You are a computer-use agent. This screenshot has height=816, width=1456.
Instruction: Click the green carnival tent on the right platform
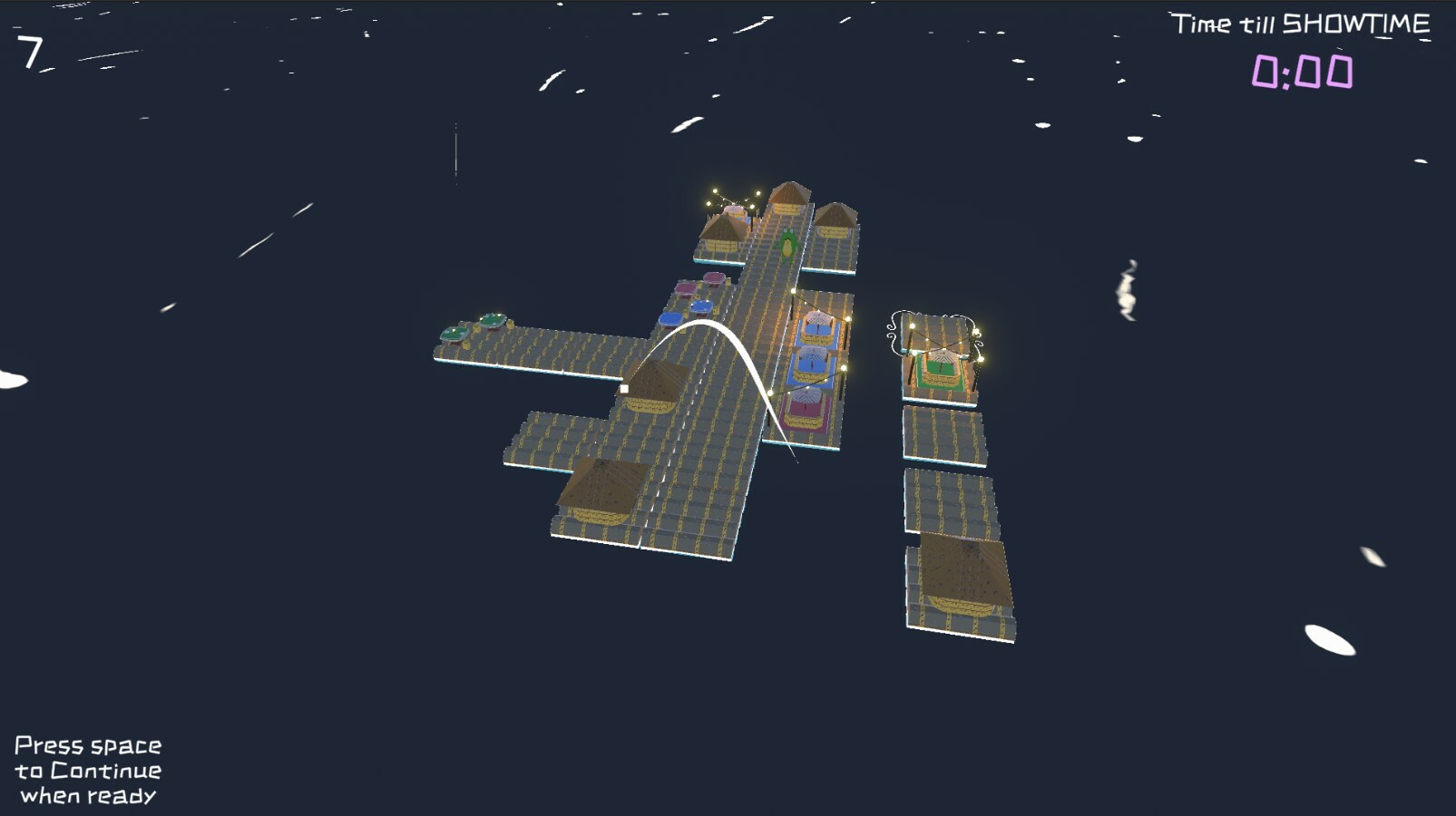pyautogui.click(x=941, y=370)
